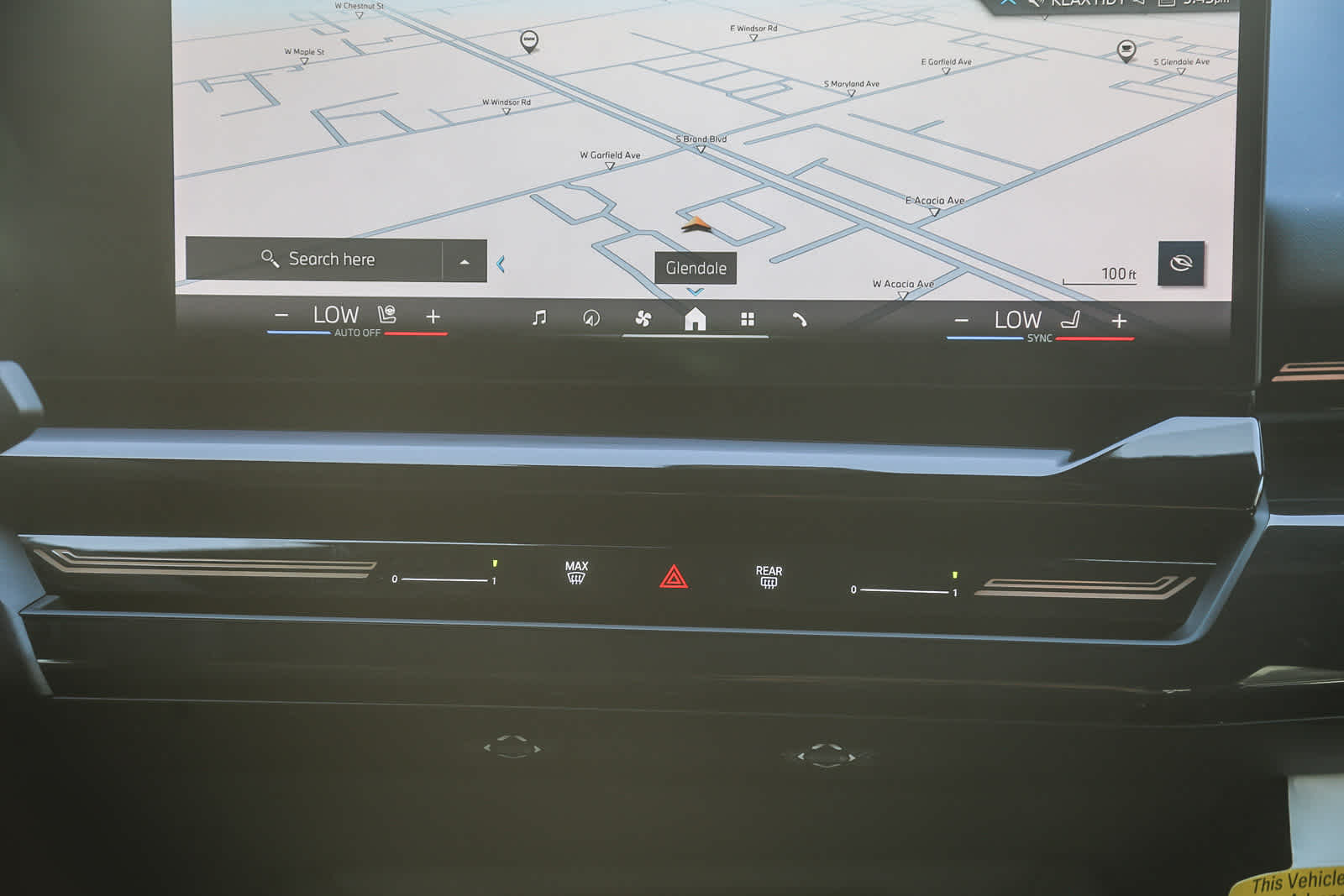This screenshot has width=1344, height=896.
Task: Open the driver seat climate icon
Action: [386, 315]
